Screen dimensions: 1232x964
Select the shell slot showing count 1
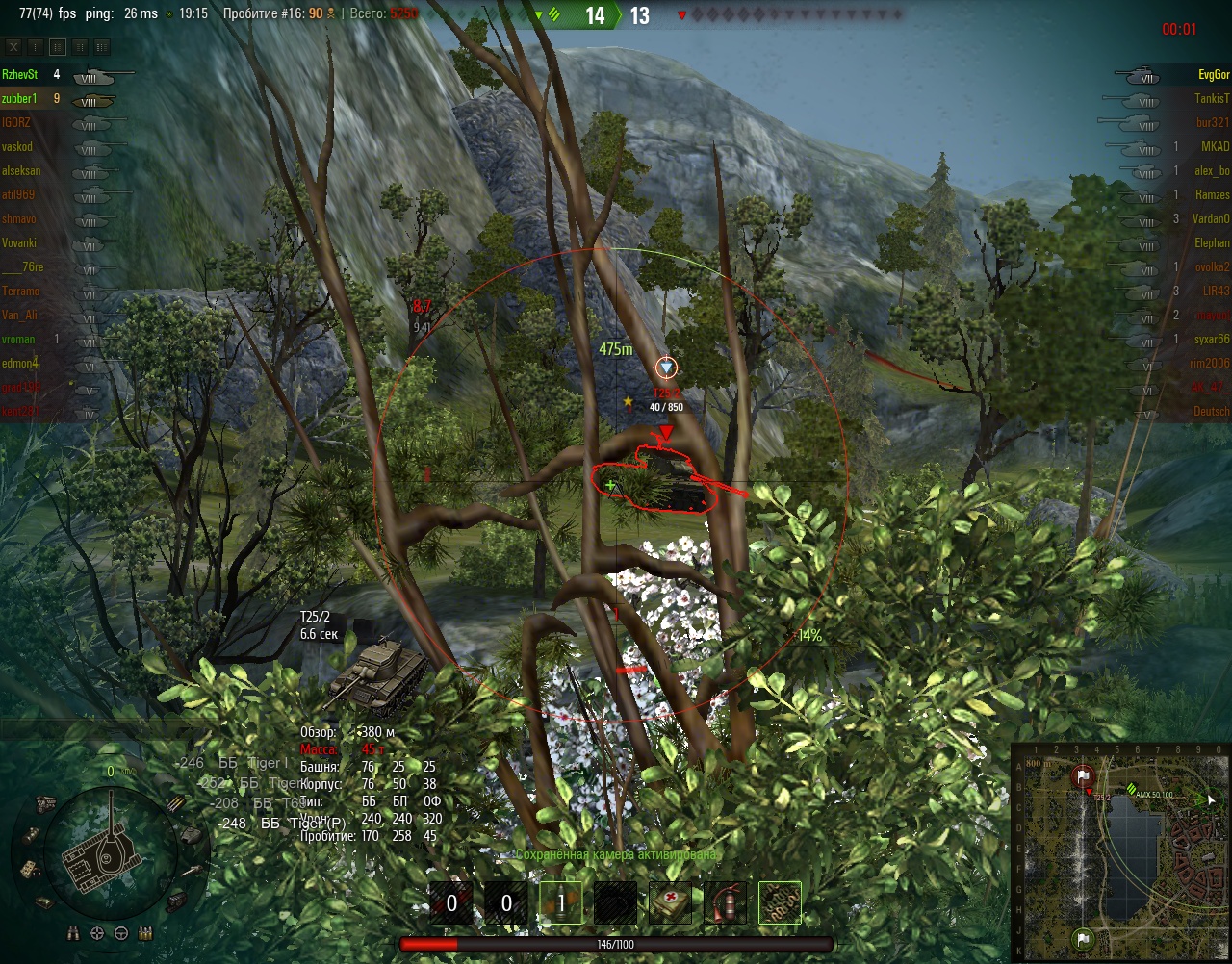pos(560,903)
